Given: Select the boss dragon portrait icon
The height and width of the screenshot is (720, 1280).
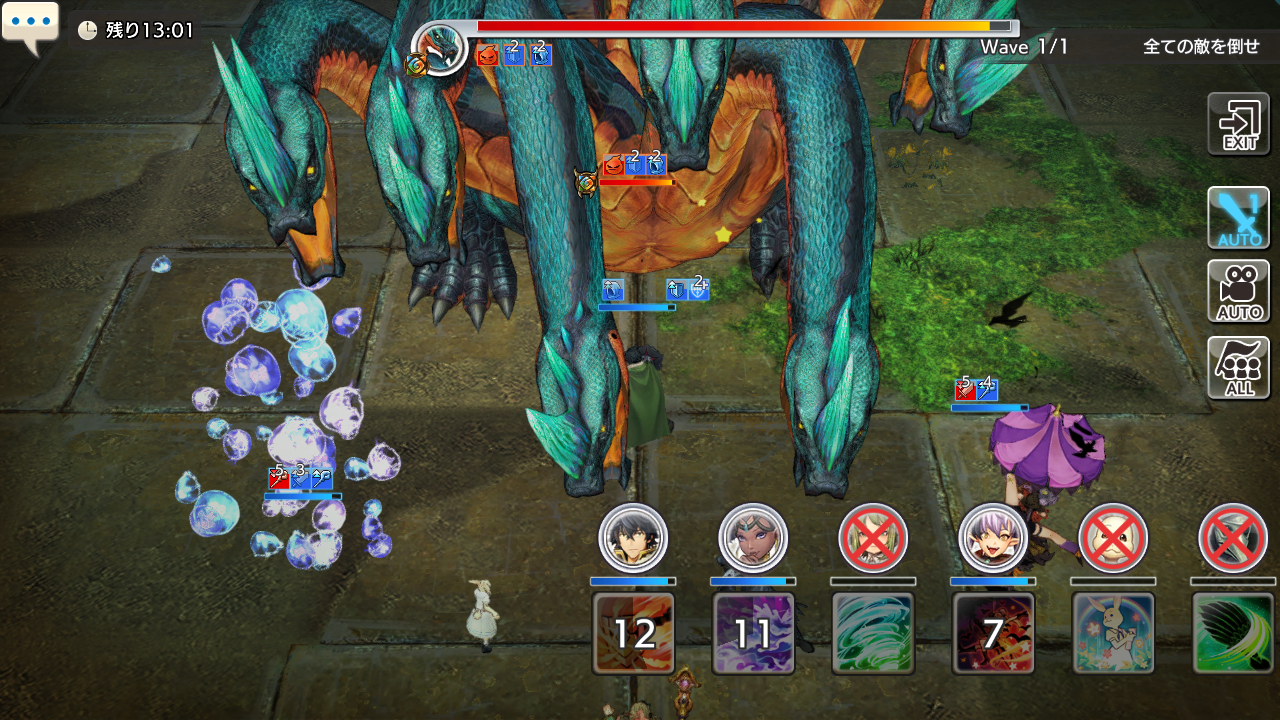Looking at the screenshot, I should 441,48.
